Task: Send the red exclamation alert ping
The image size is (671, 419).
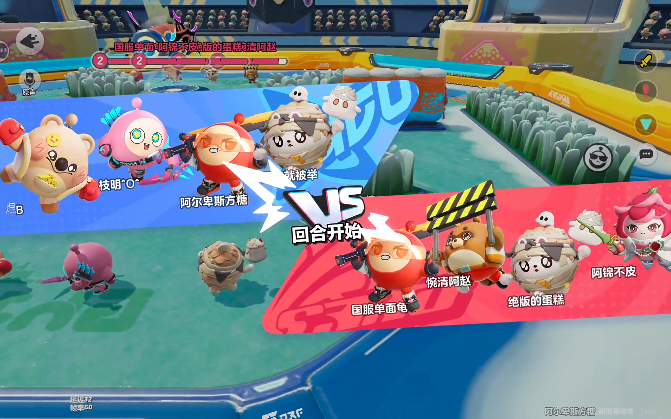Action: 646,91
